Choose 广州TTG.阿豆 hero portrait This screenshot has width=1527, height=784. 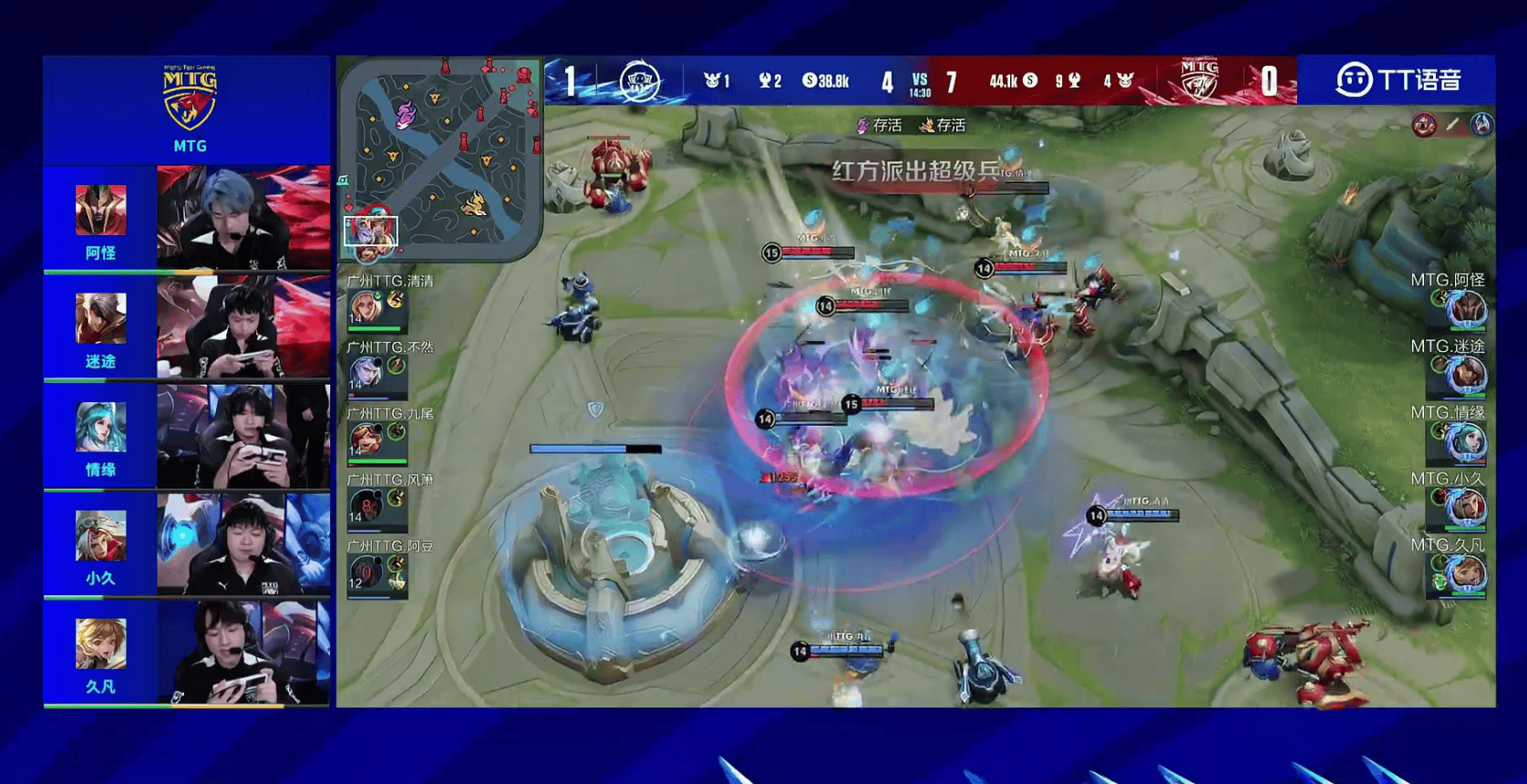366,572
